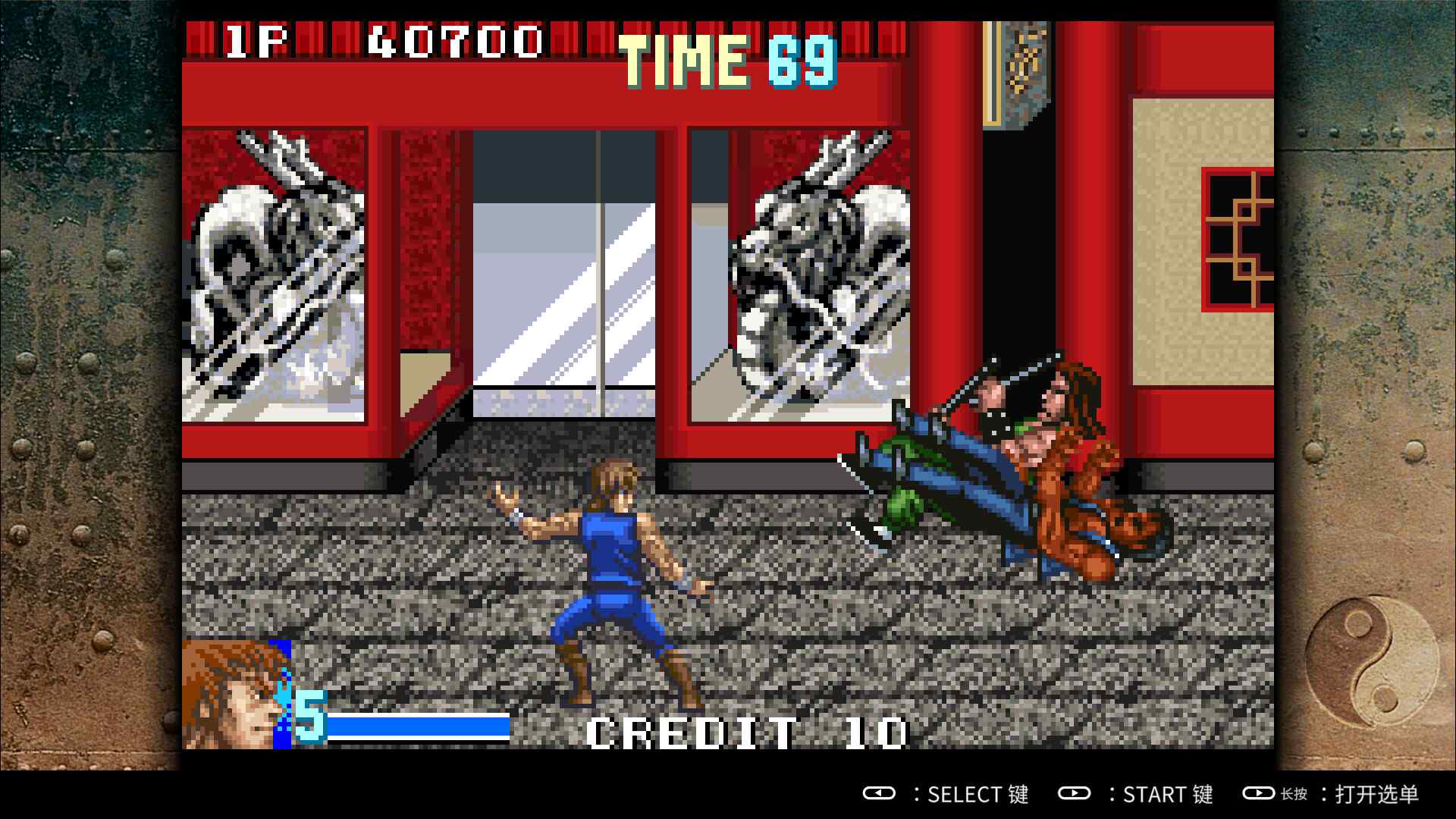Click the CREDIT 10 counter

[747, 732]
